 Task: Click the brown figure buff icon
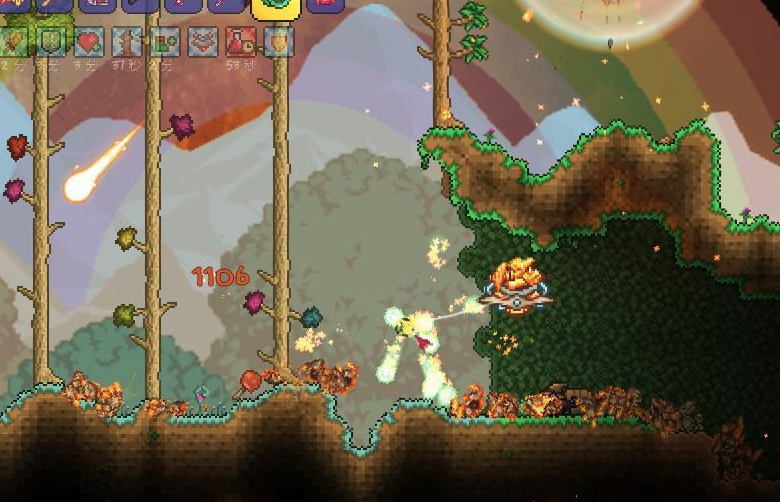127,42
